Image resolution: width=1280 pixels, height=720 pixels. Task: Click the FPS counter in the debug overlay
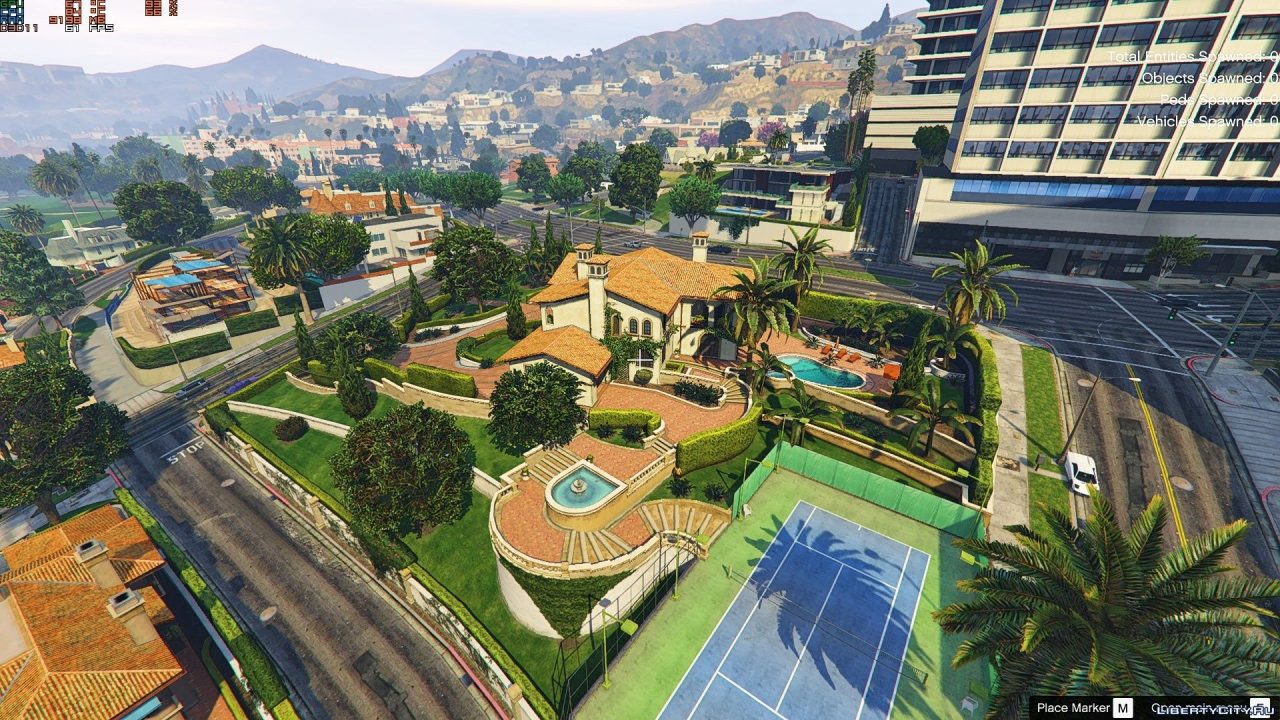coord(98,28)
